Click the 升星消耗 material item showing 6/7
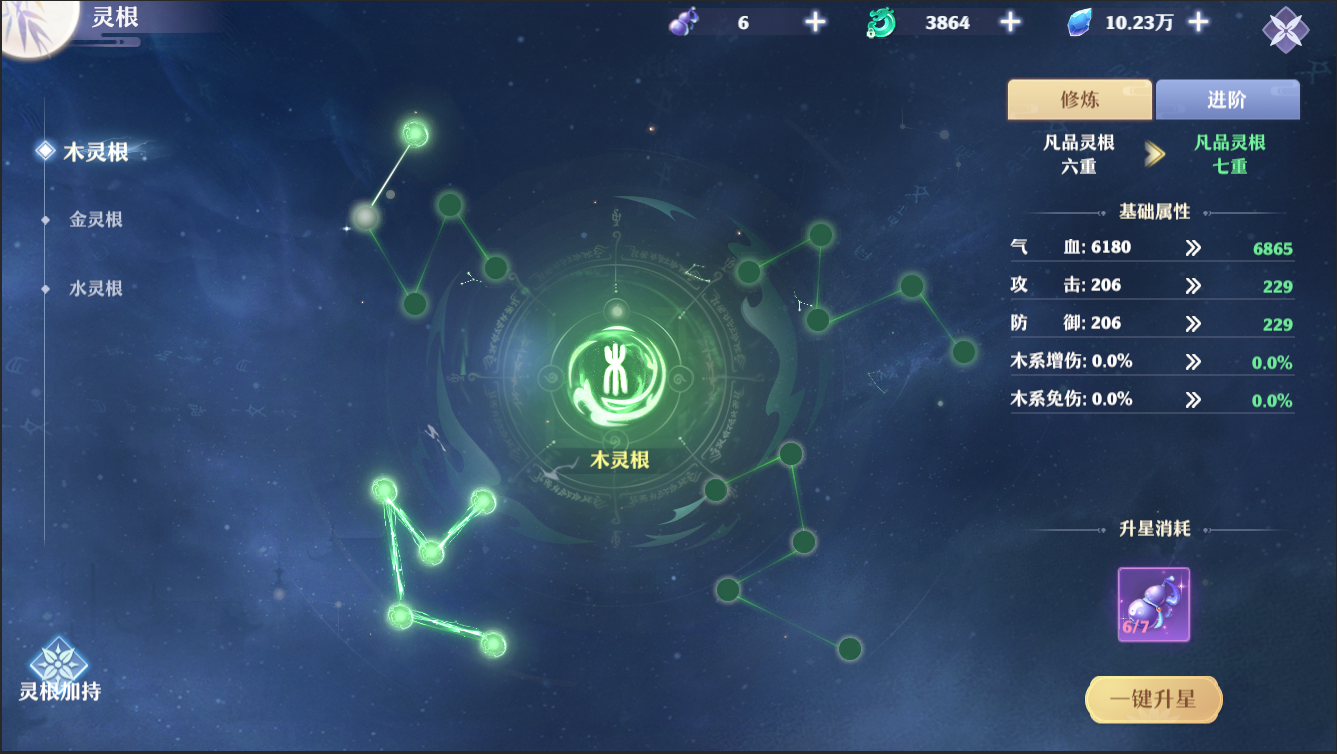Viewport: 1337px width, 754px height. tap(1152, 604)
